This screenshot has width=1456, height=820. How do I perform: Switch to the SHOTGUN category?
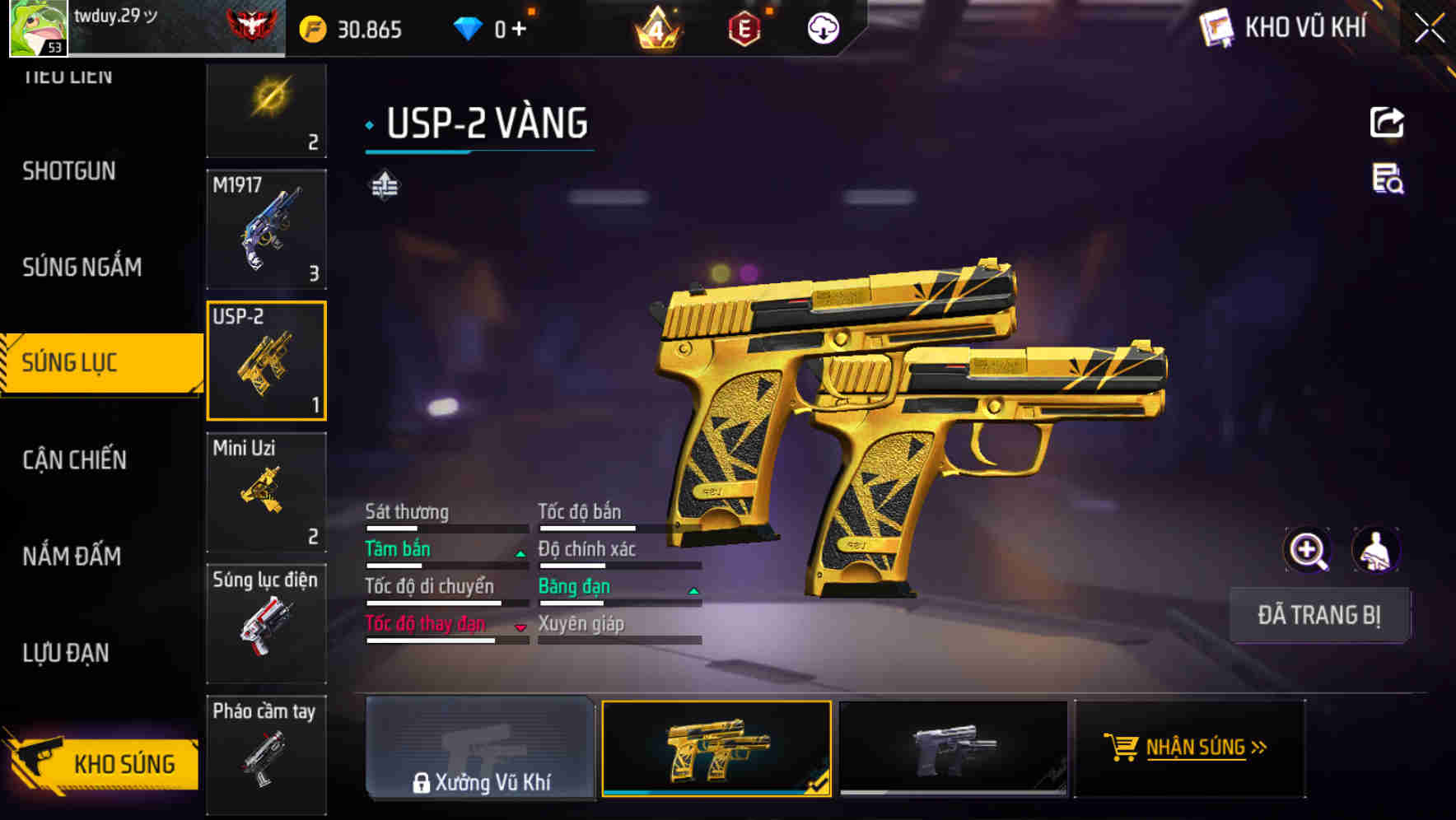pyautogui.click(x=69, y=170)
